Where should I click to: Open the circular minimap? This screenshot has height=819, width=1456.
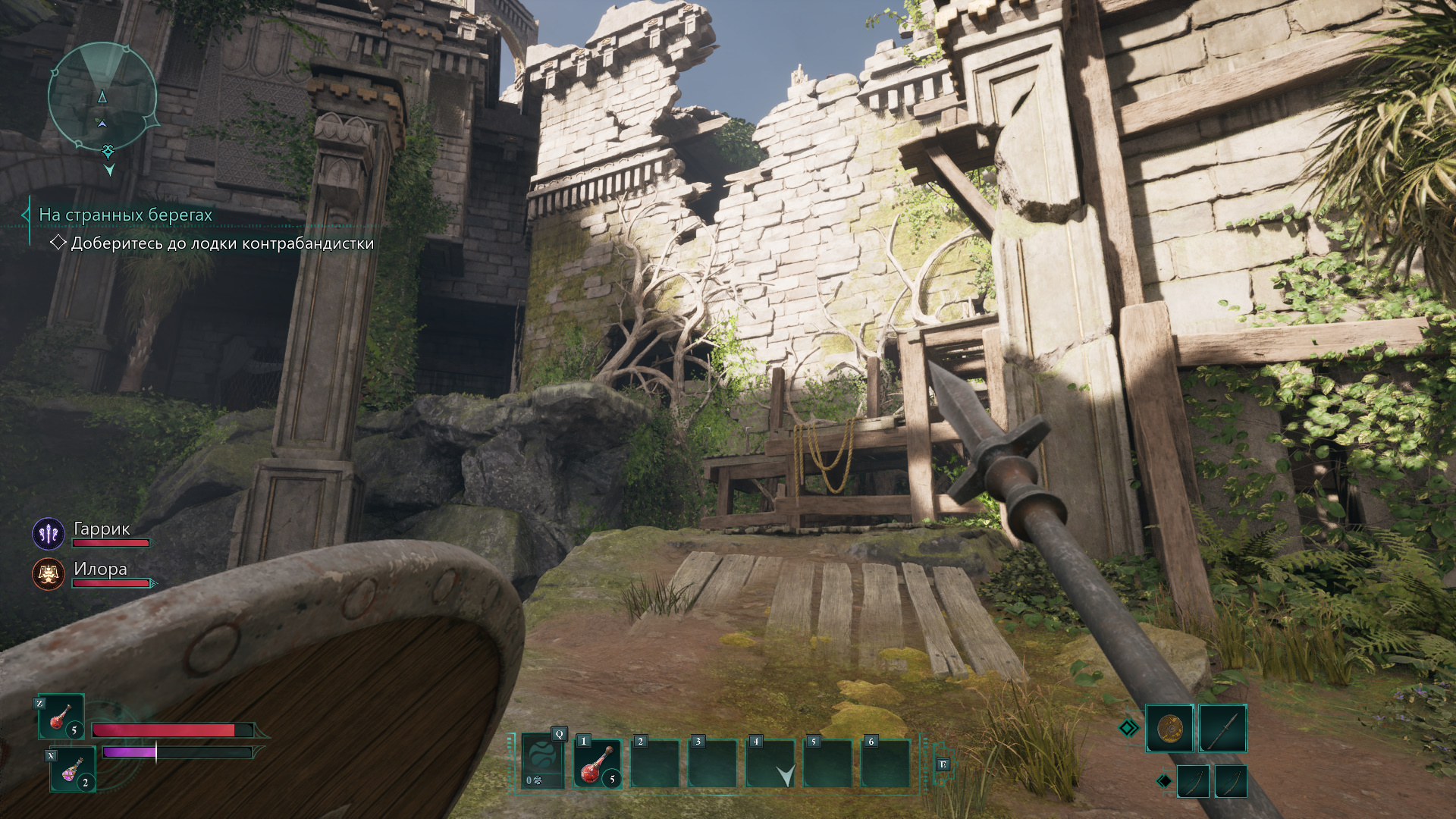[x=102, y=96]
